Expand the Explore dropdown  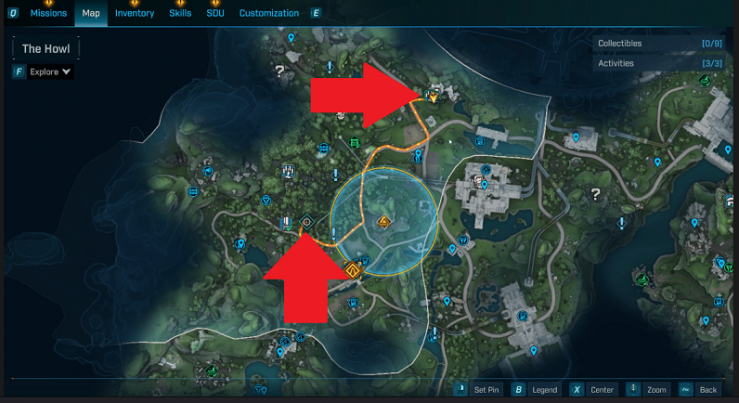point(50,72)
